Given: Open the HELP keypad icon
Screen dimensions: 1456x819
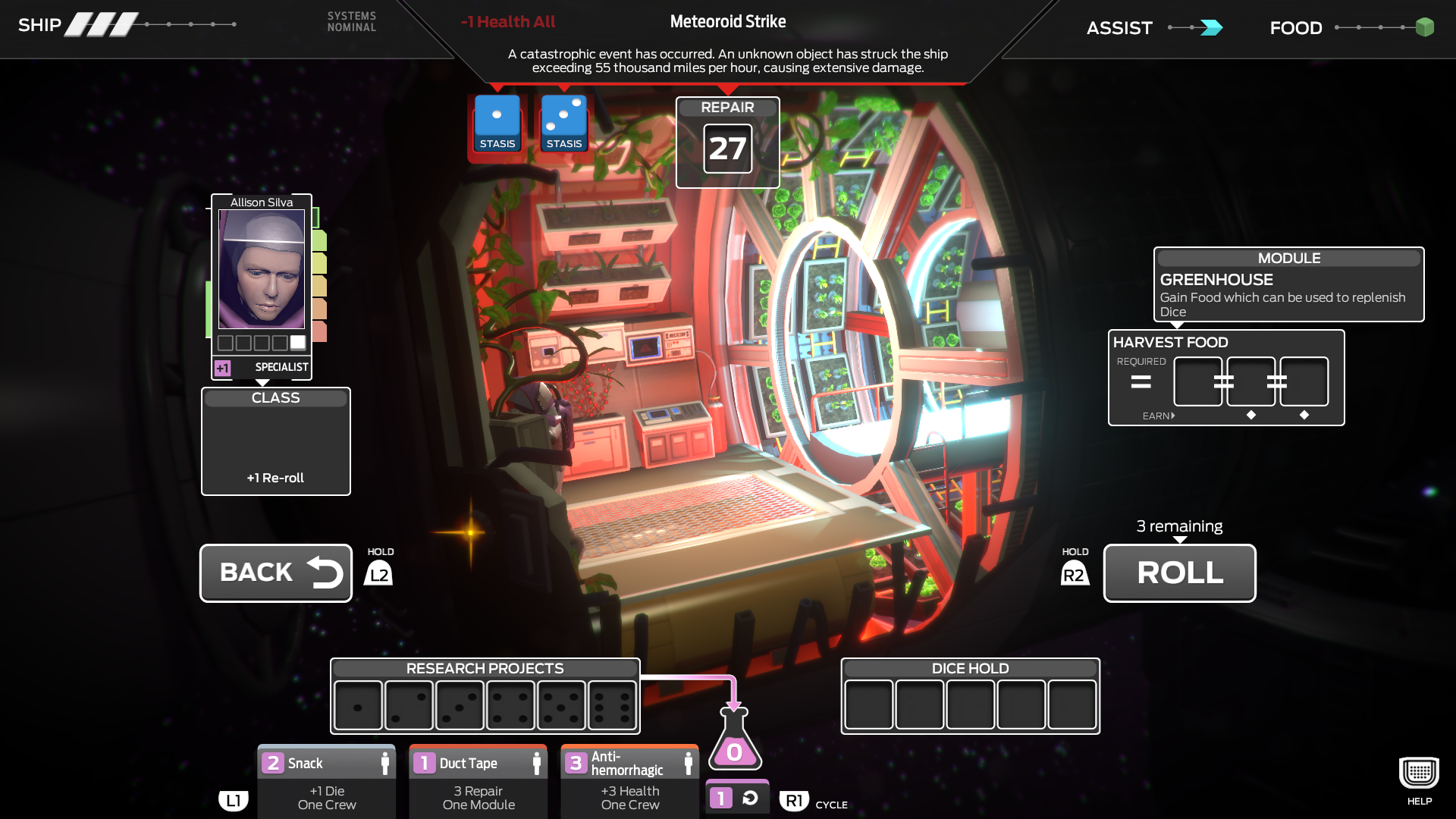Looking at the screenshot, I should click(x=1418, y=772).
